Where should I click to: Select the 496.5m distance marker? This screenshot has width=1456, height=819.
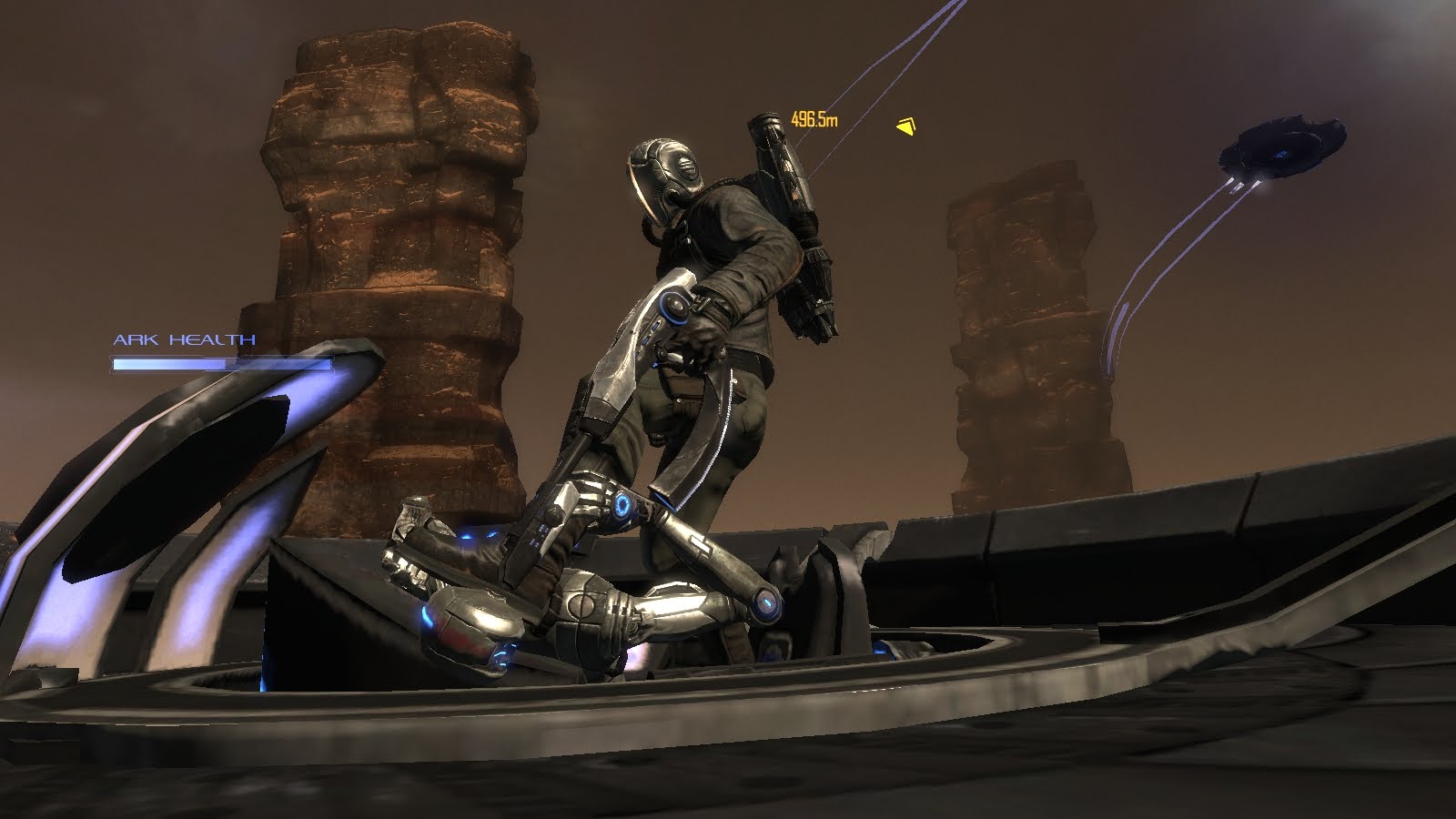813,116
